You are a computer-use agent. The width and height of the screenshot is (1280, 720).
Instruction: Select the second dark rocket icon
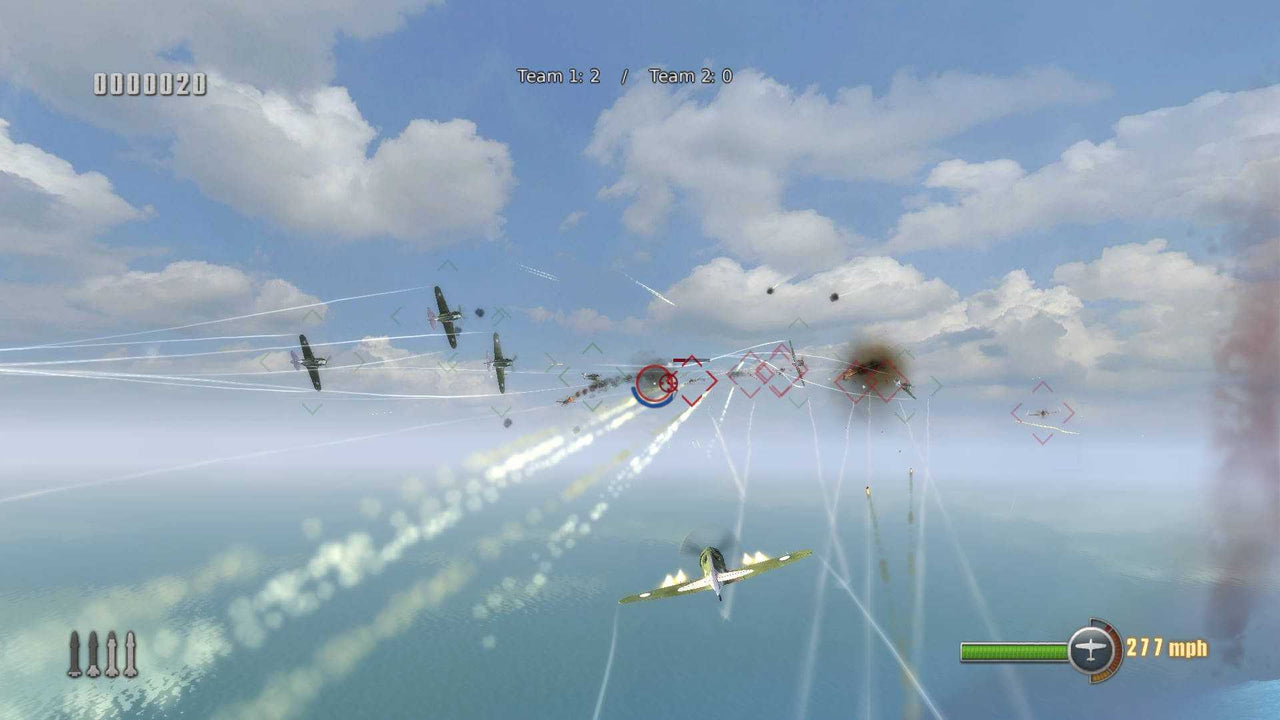(93, 652)
